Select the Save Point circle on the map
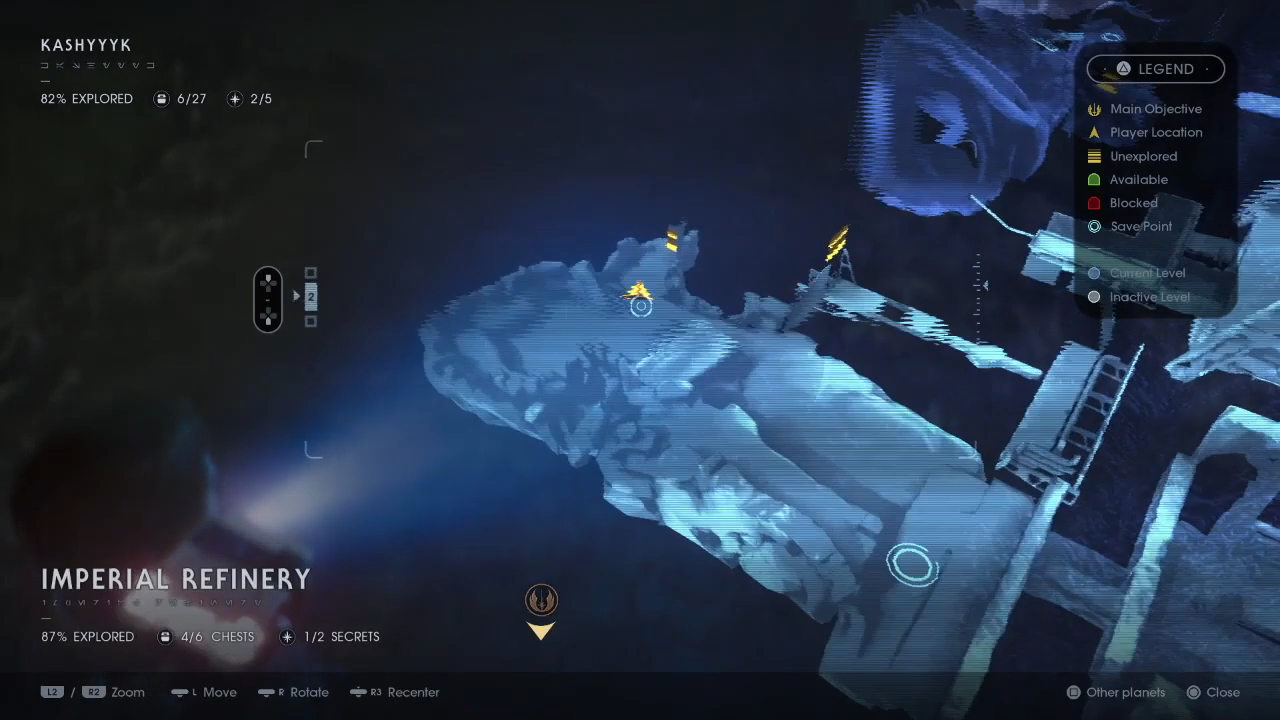Viewport: 1280px width, 720px height. (912, 564)
